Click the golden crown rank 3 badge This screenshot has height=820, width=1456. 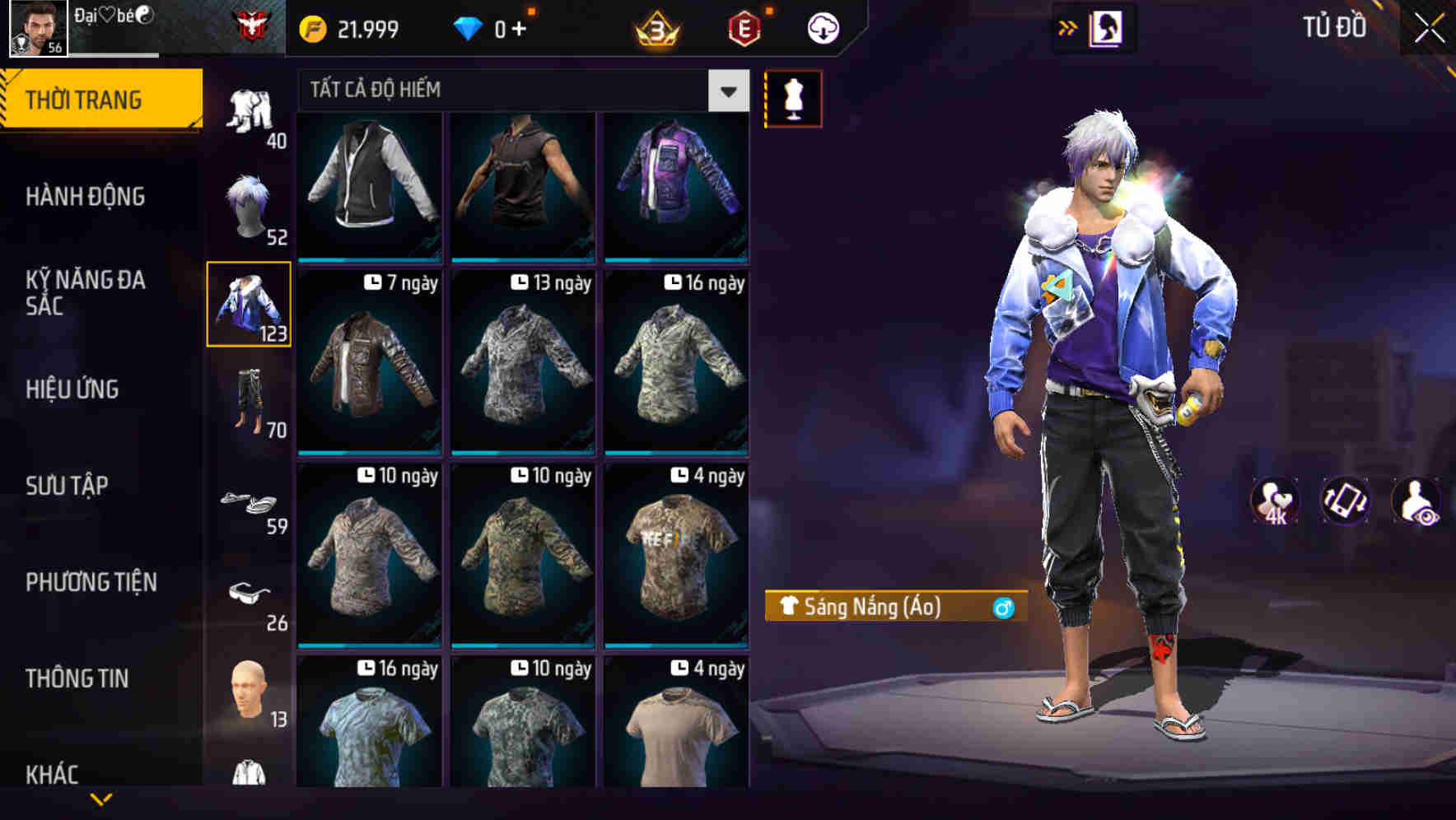point(656,27)
